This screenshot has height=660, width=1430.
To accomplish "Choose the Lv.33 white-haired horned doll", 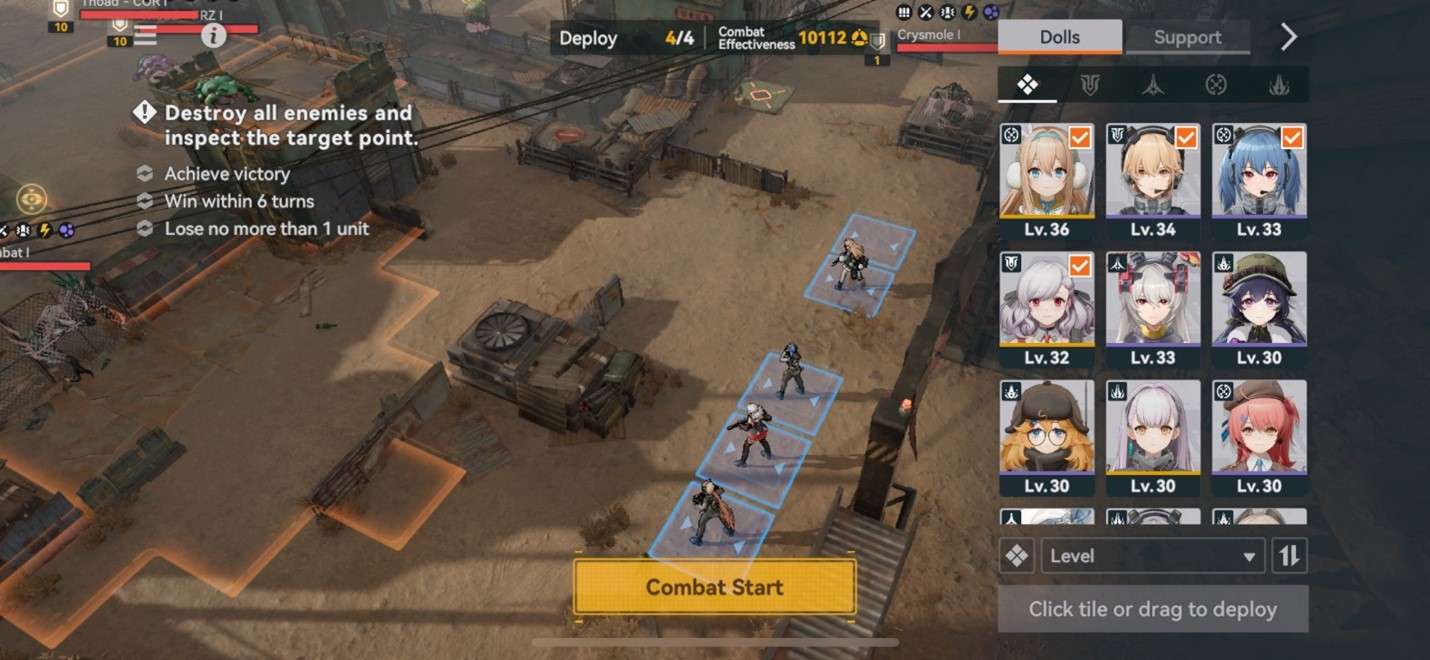I will tap(1152, 309).
